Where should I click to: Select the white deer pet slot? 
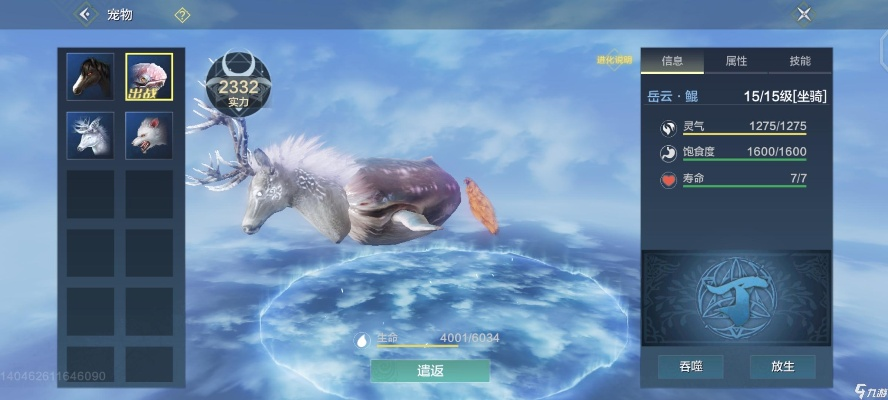(x=91, y=135)
